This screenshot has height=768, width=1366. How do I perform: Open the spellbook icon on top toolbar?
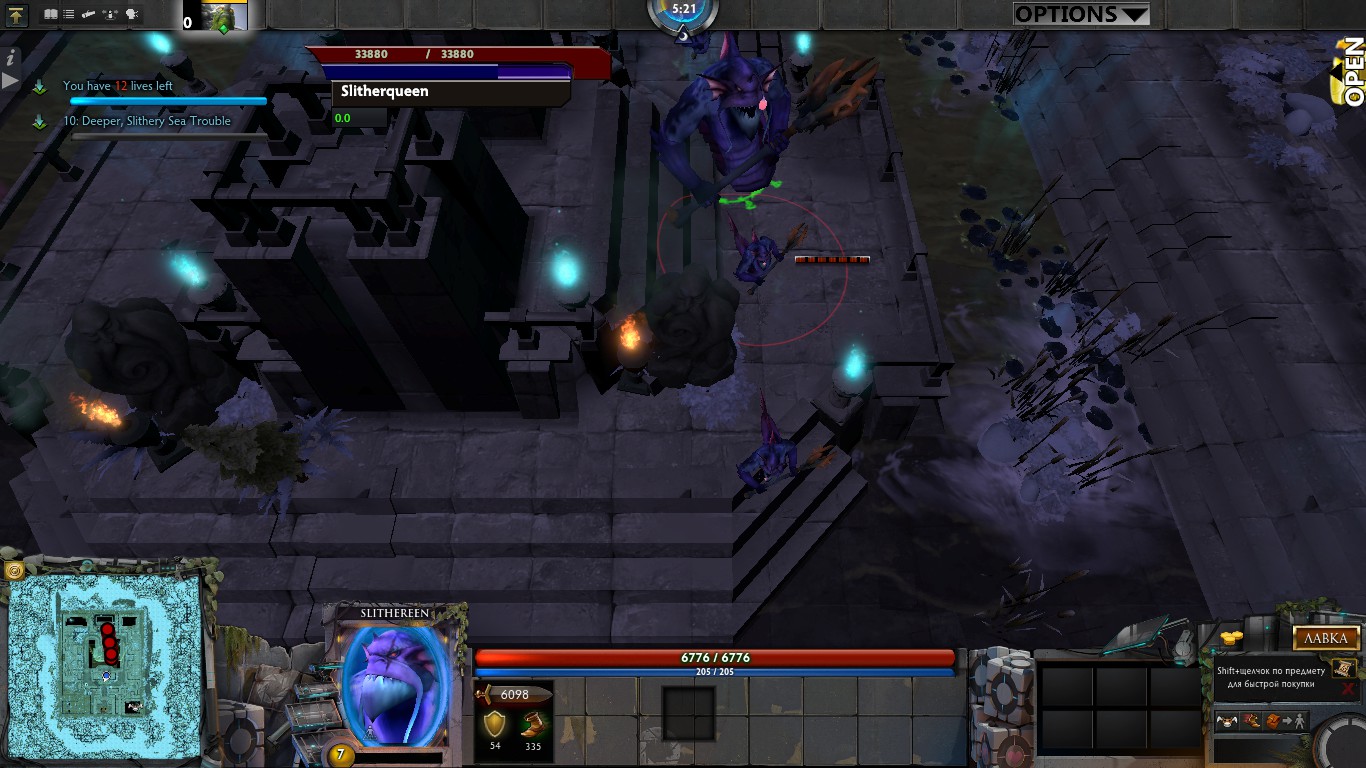point(50,13)
